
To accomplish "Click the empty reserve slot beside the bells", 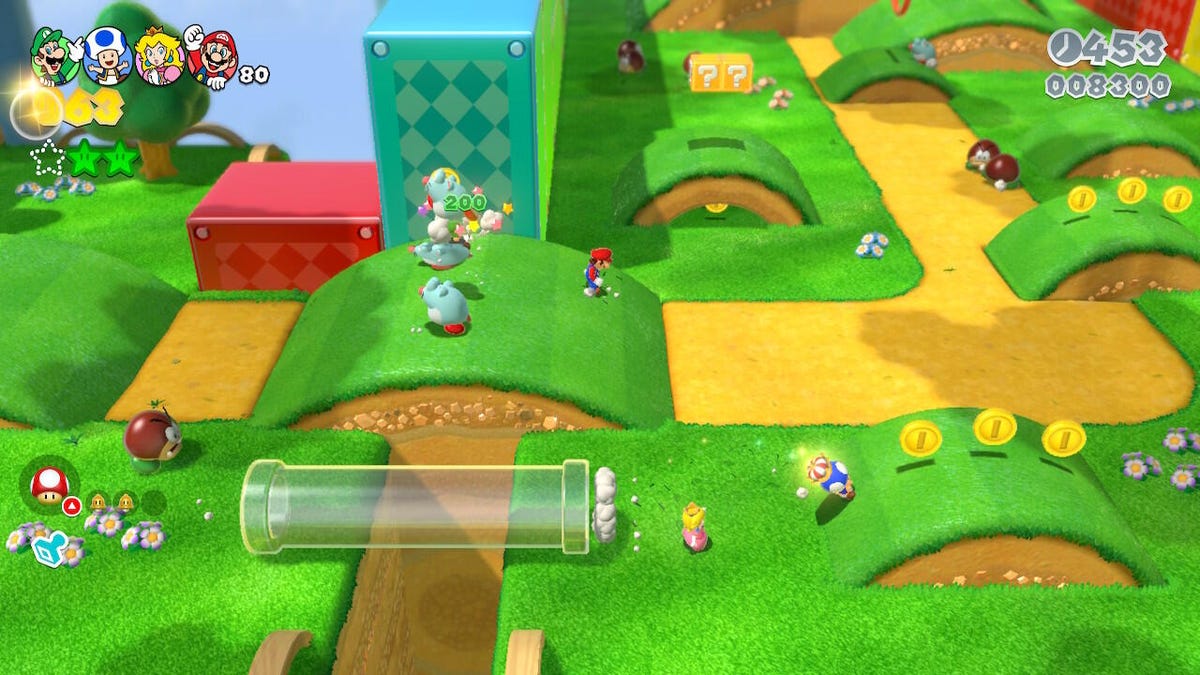I will click(x=152, y=502).
